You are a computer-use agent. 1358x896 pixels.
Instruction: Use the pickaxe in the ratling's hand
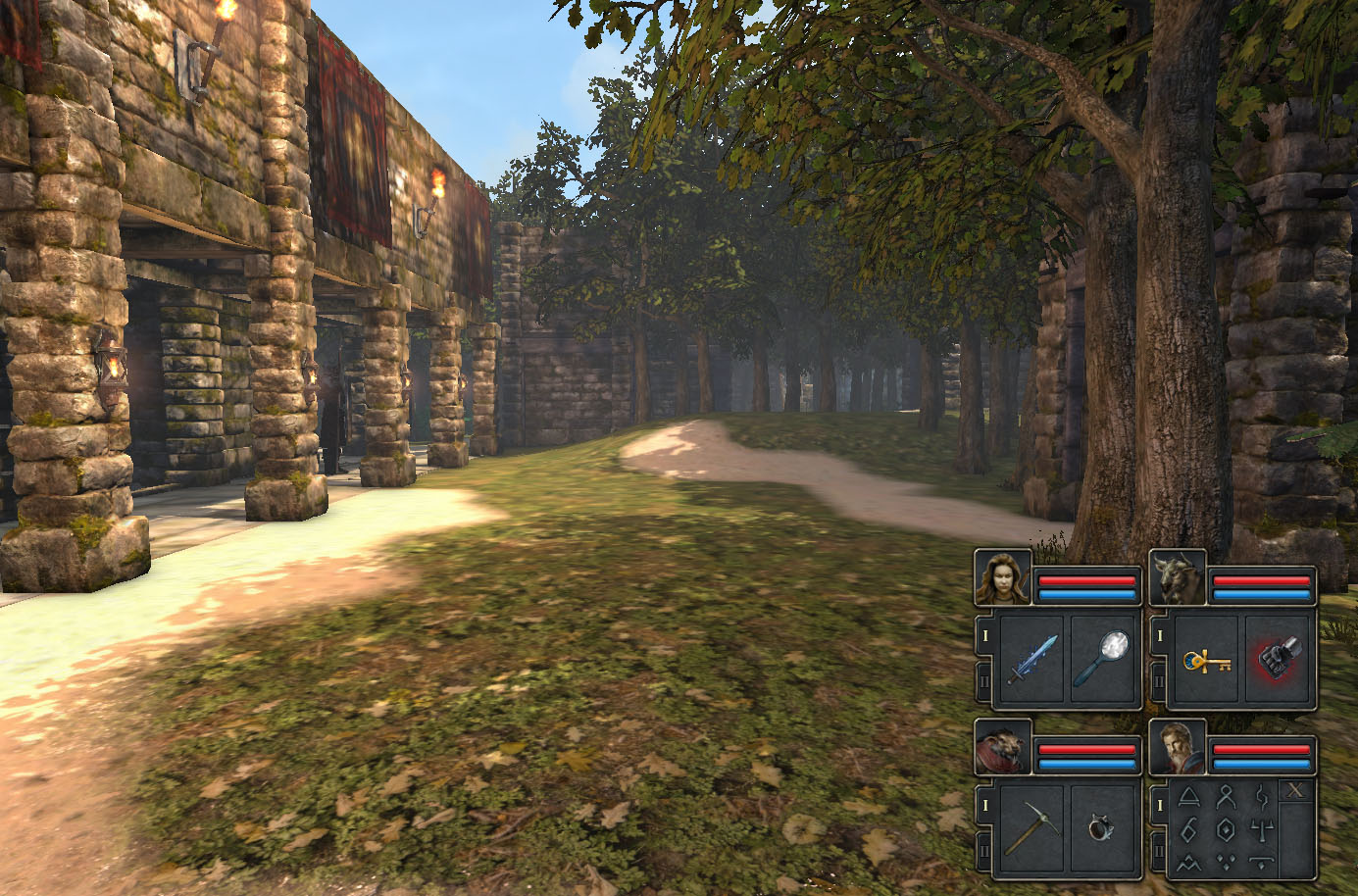point(1031,829)
